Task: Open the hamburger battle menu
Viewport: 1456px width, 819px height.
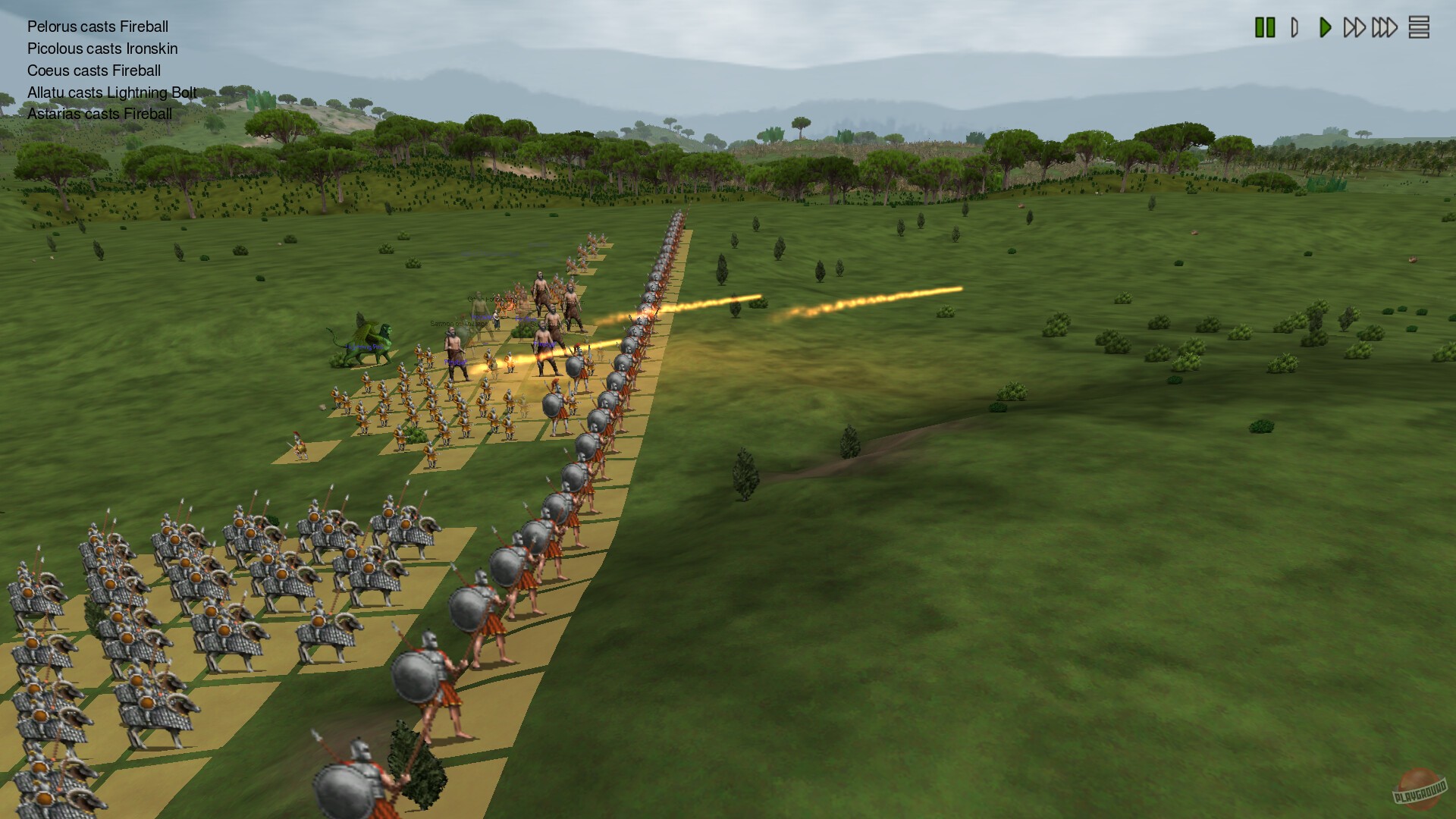Action: 1420,27
